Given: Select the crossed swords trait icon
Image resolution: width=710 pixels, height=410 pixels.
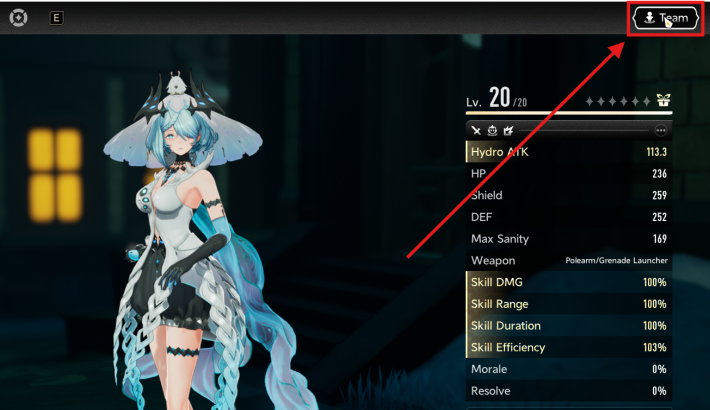Looking at the screenshot, I should click(x=476, y=130).
